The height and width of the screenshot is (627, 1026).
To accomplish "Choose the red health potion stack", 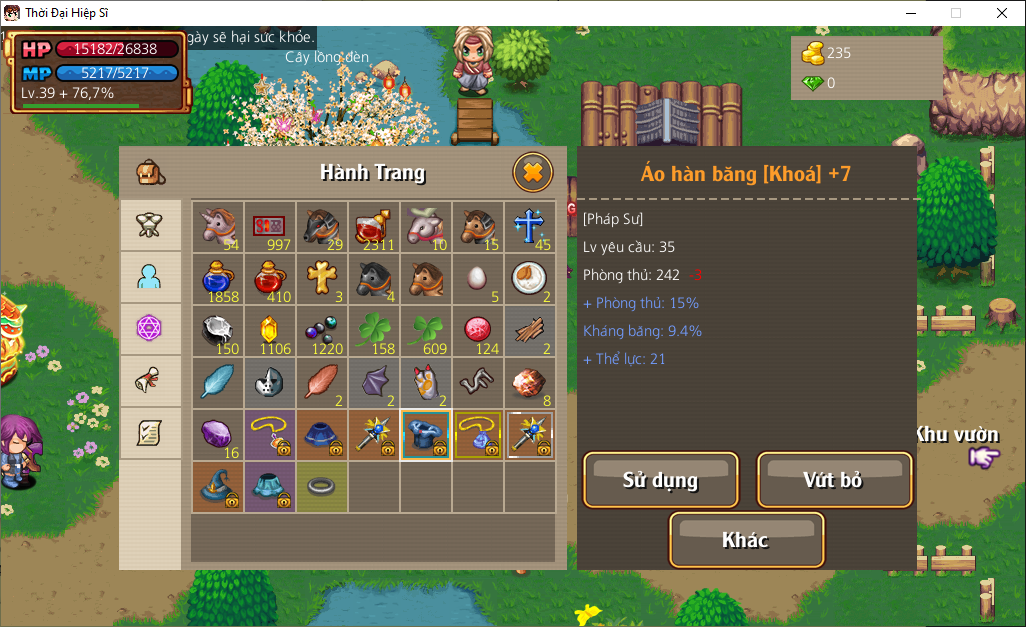I will [x=270, y=279].
